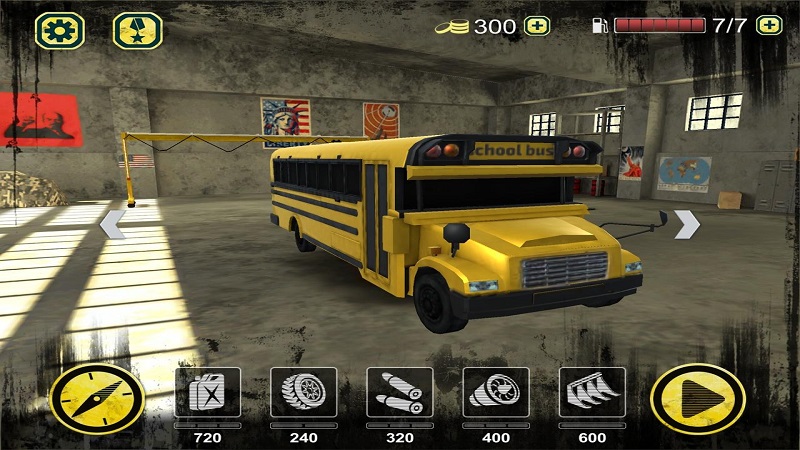Open the gear settings menu
This screenshot has width=800, height=450.
pyautogui.click(x=59, y=30)
